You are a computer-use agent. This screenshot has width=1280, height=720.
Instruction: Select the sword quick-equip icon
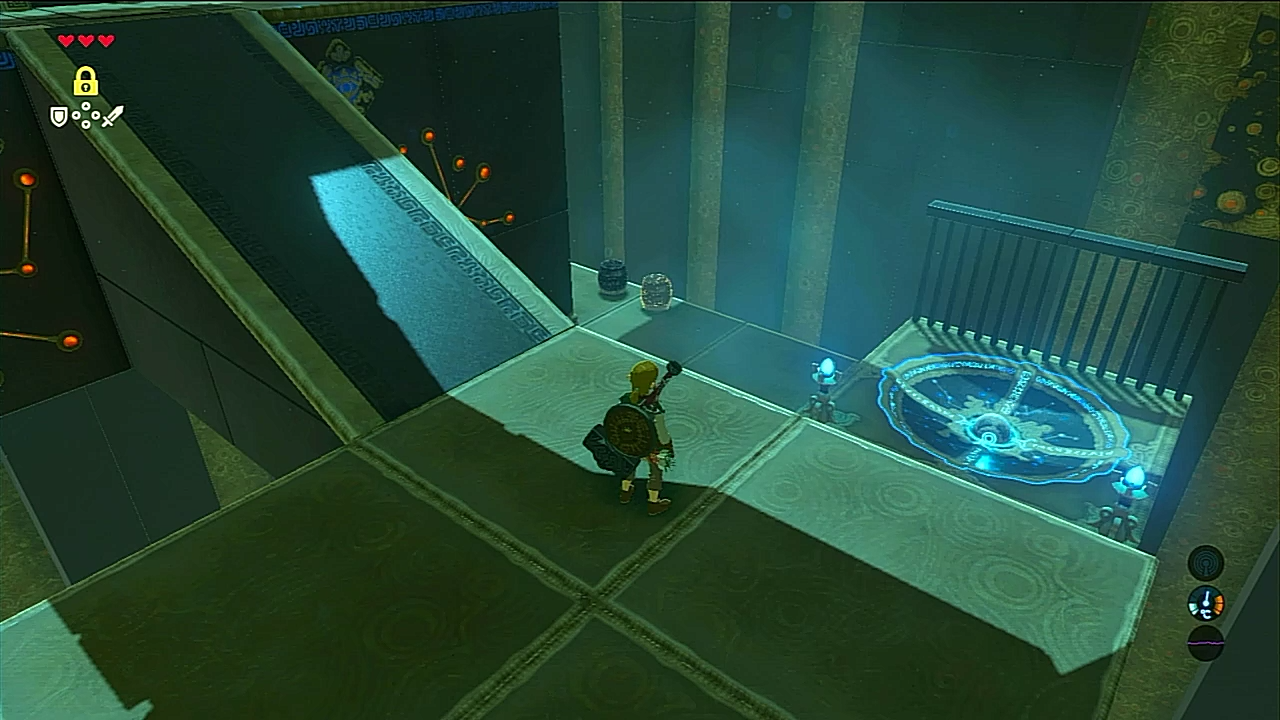tap(112, 116)
